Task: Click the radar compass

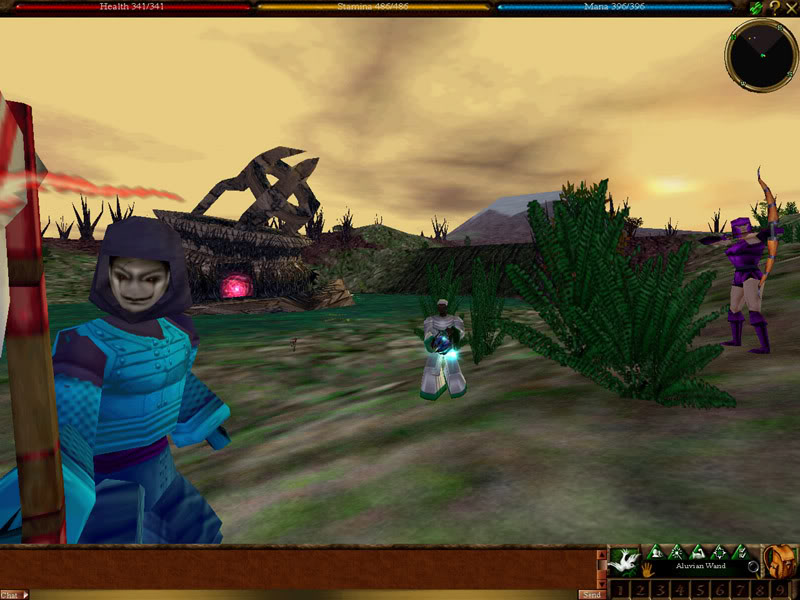Action: [x=761, y=56]
